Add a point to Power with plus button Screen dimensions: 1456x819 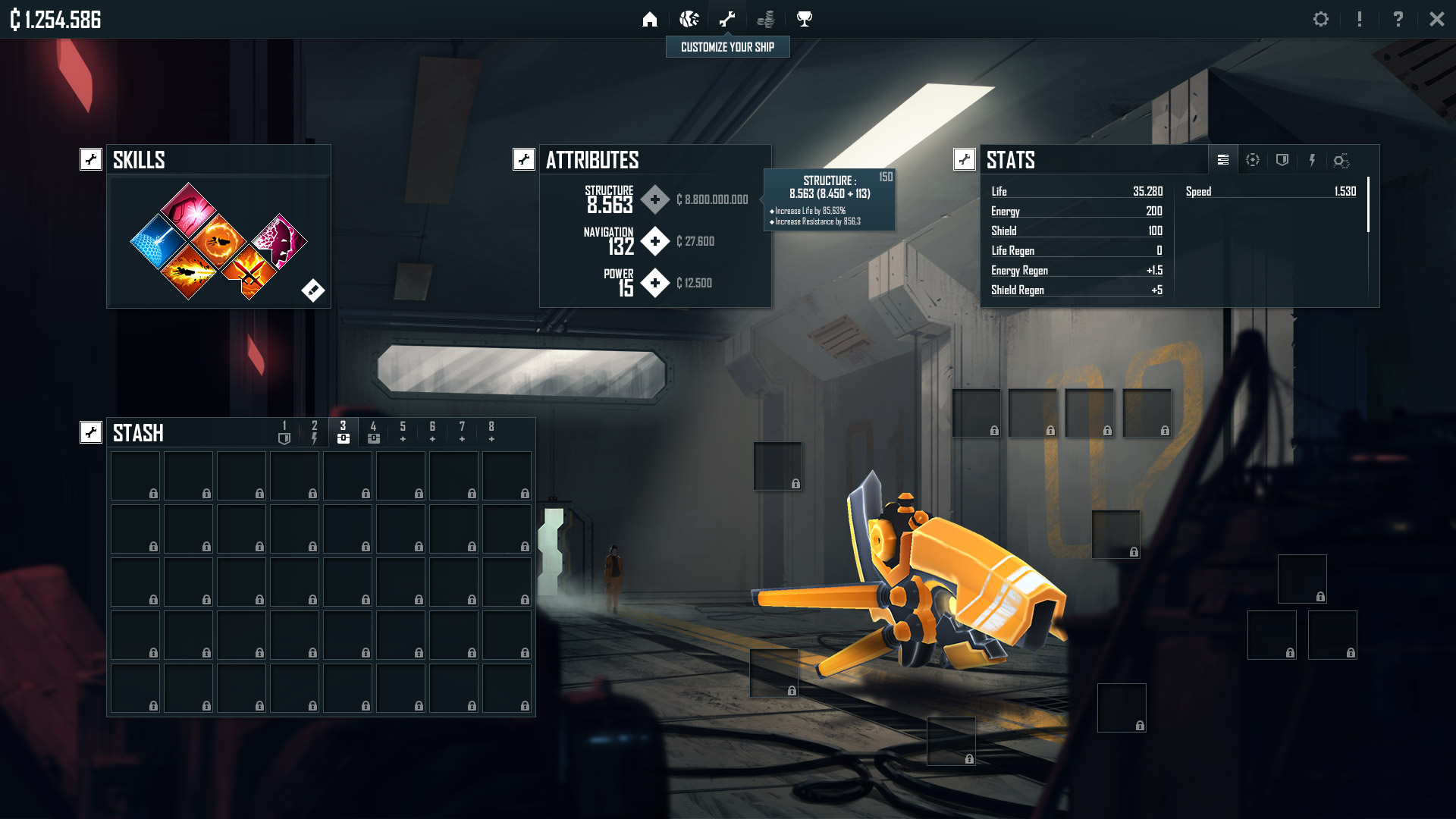(654, 283)
